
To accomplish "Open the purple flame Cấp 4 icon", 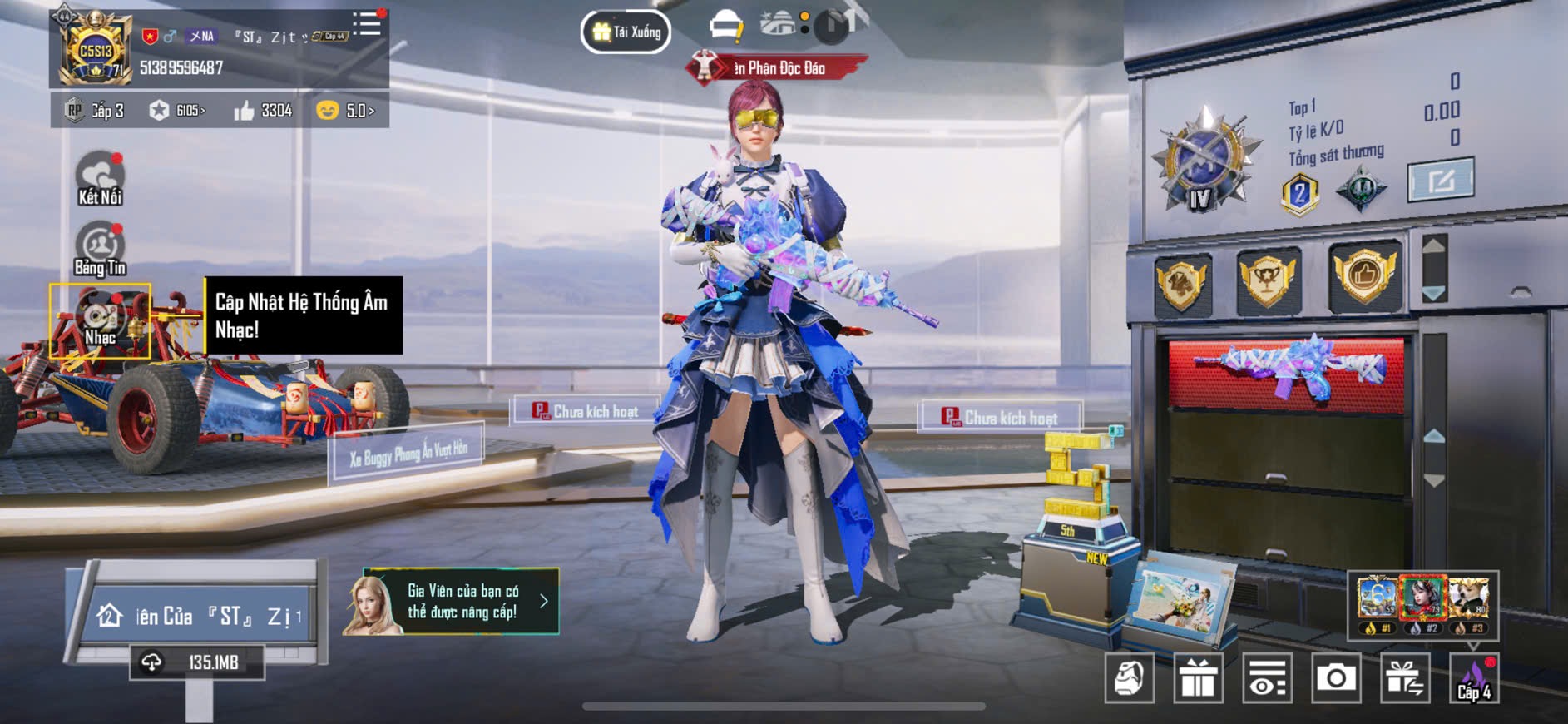I will (x=1474, y=678).
